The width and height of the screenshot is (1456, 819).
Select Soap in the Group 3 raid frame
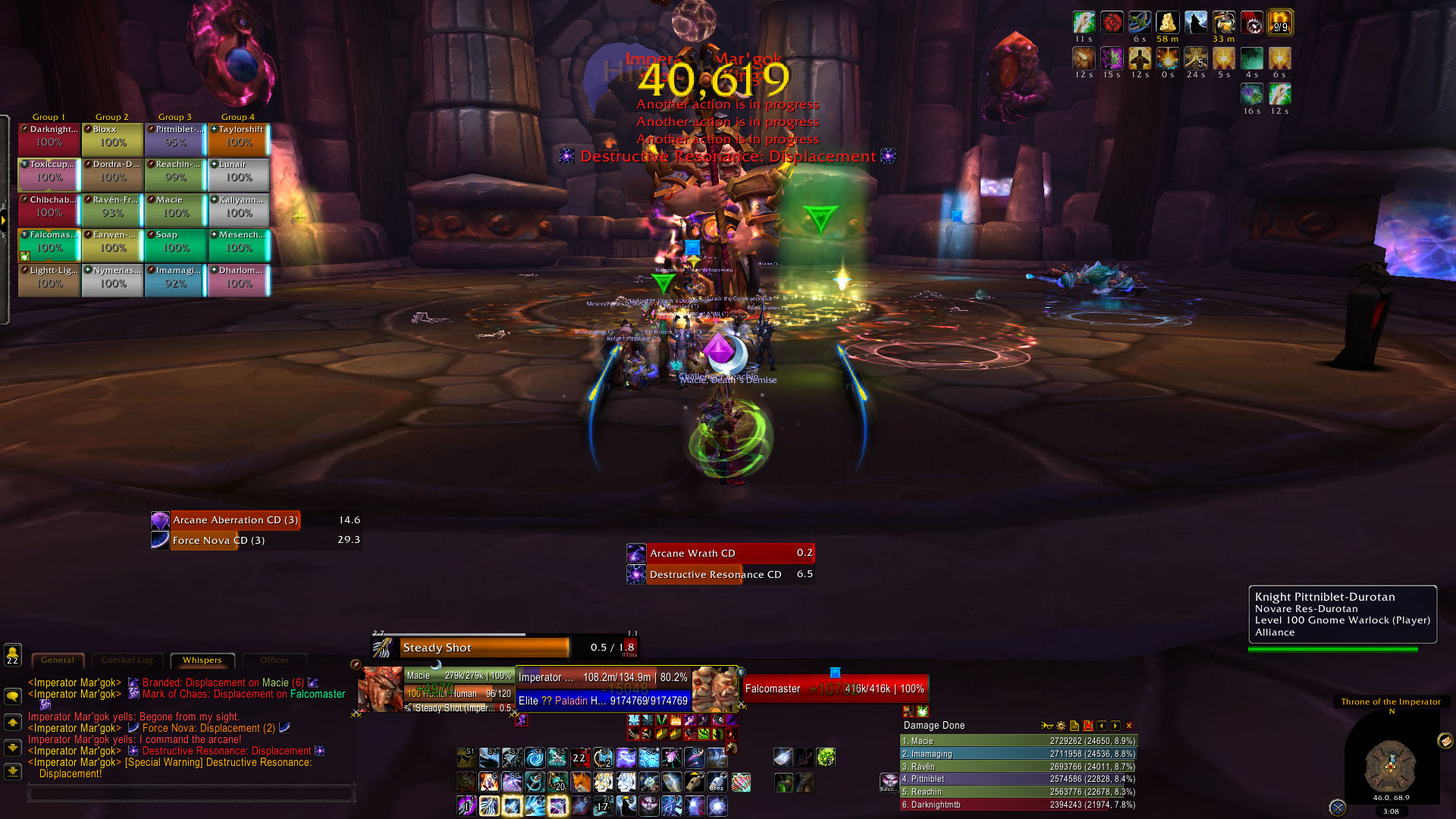[175, 242]
